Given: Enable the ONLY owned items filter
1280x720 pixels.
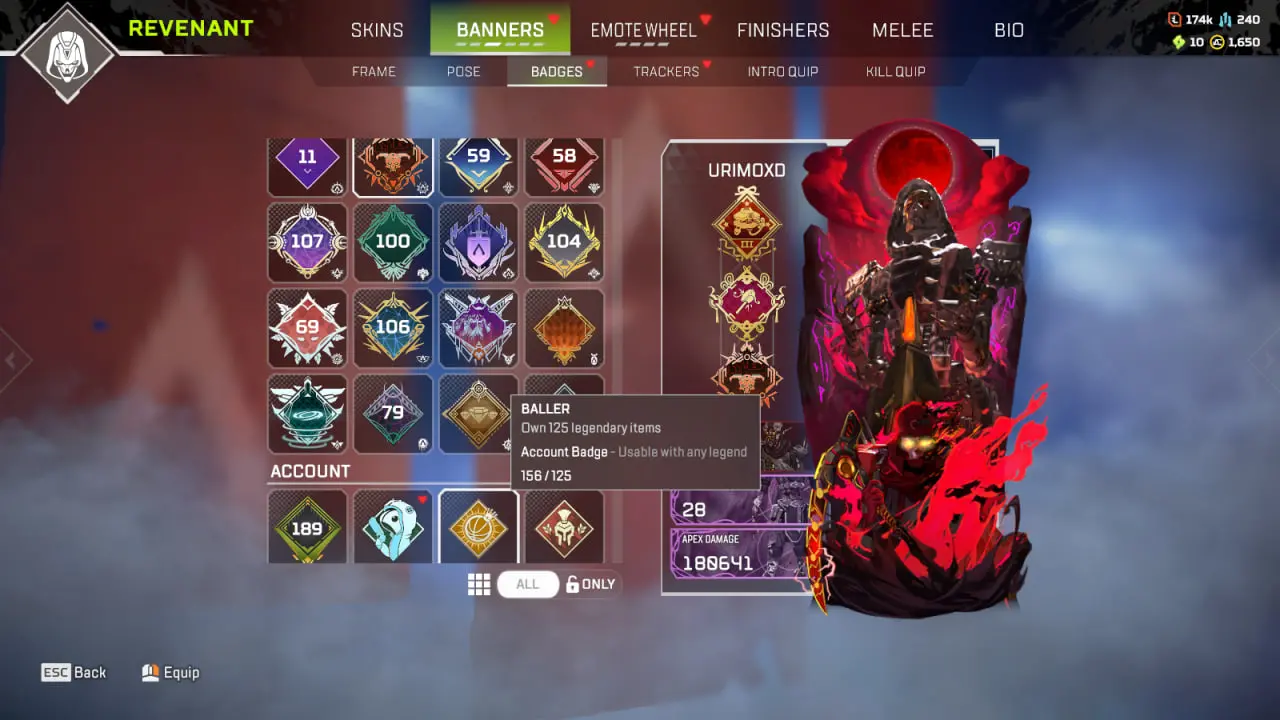Looking at the screenshot, I should [x=590, y=584].
